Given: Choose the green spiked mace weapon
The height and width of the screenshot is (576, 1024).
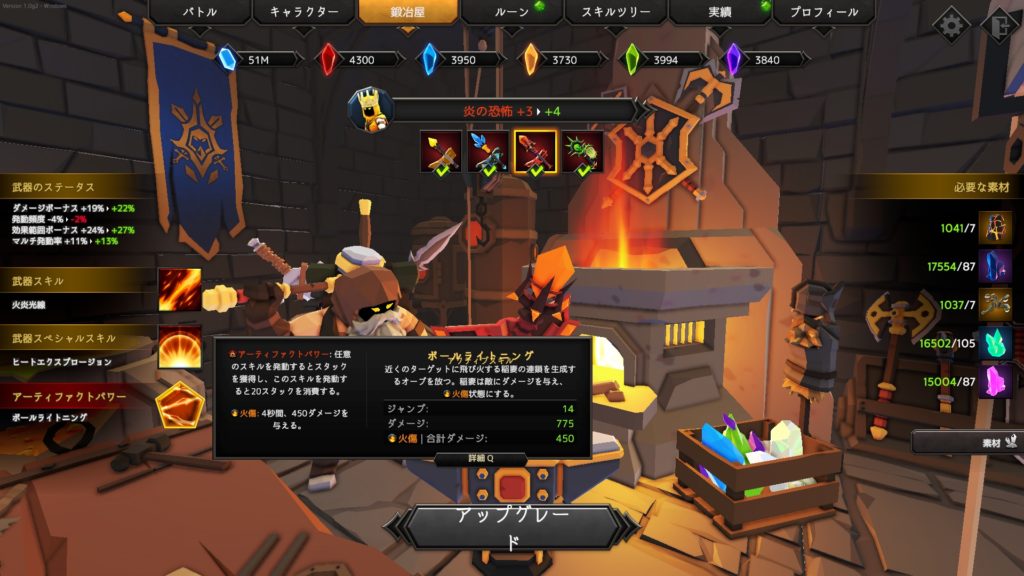Looking at the screenshot, I should coord(583,151).
